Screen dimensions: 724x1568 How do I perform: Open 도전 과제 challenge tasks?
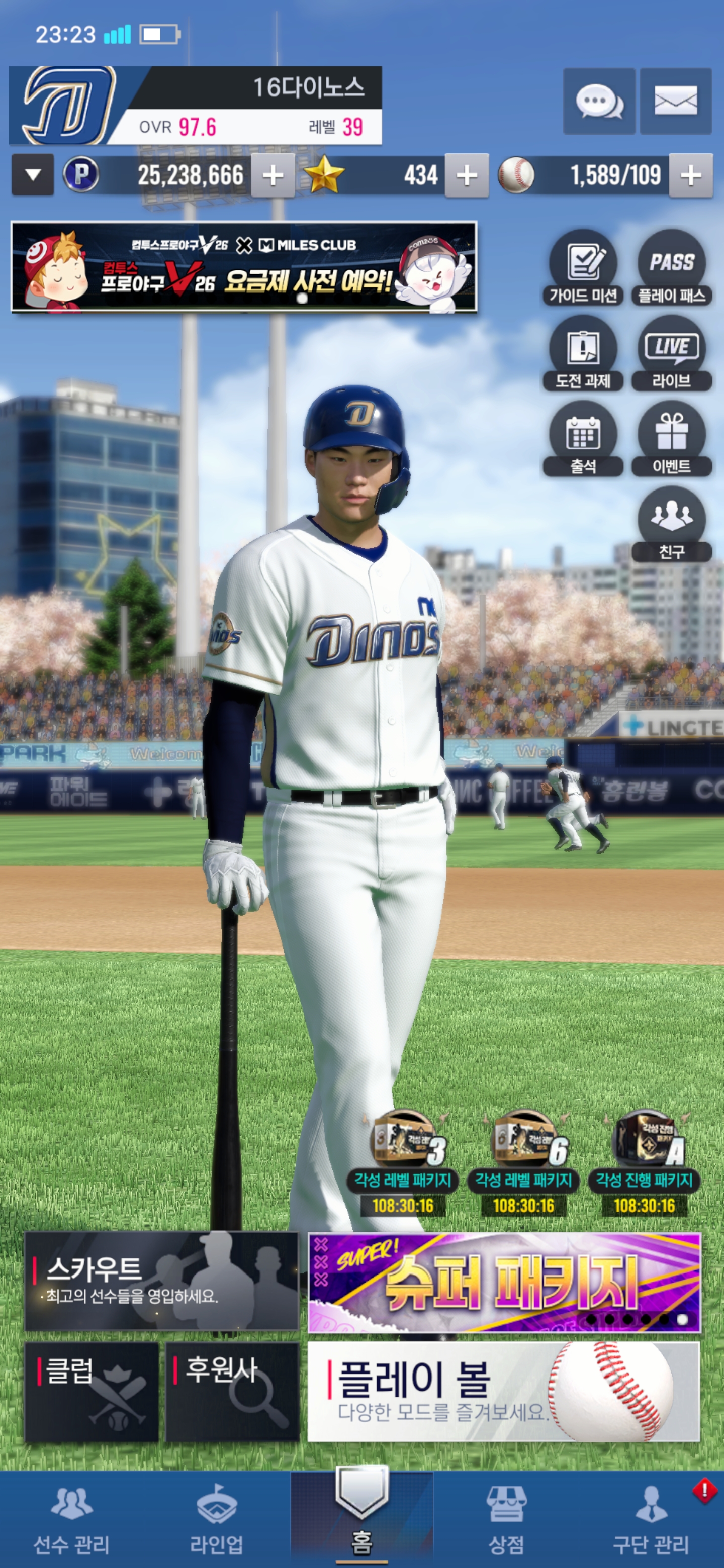[583, 354]
